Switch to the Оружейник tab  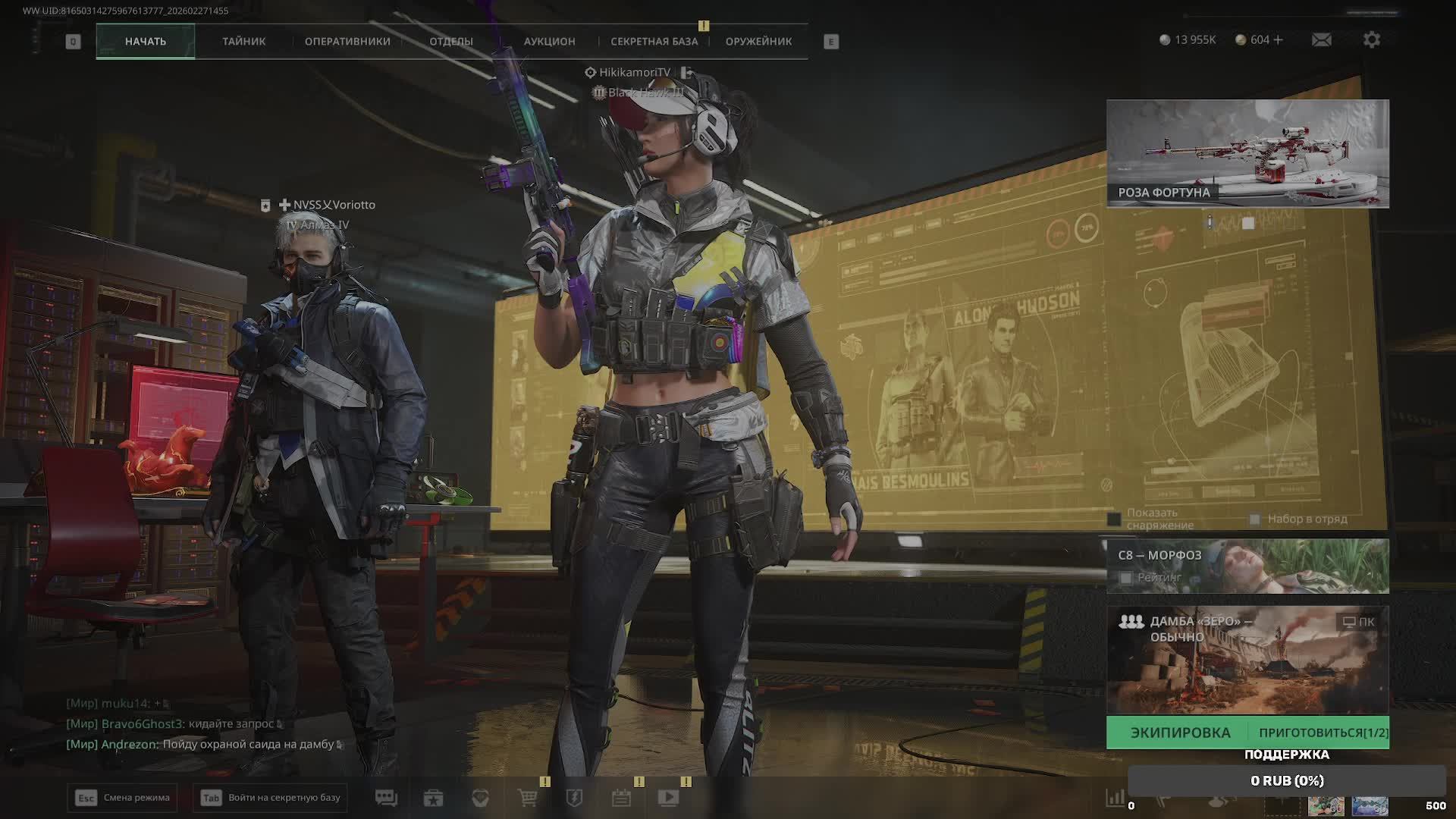coord(758,42)
